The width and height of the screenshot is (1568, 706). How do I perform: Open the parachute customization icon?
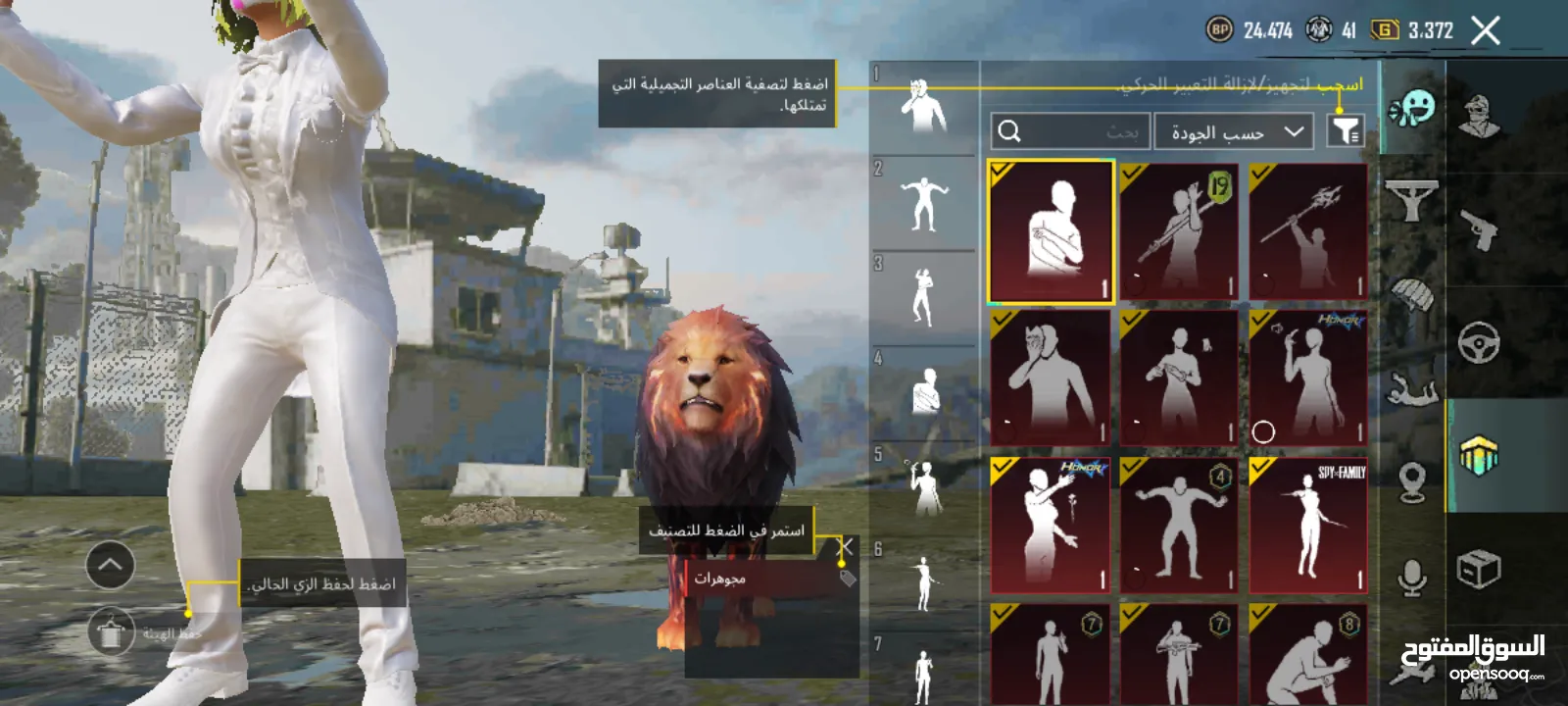click(x=1412, y=297)
